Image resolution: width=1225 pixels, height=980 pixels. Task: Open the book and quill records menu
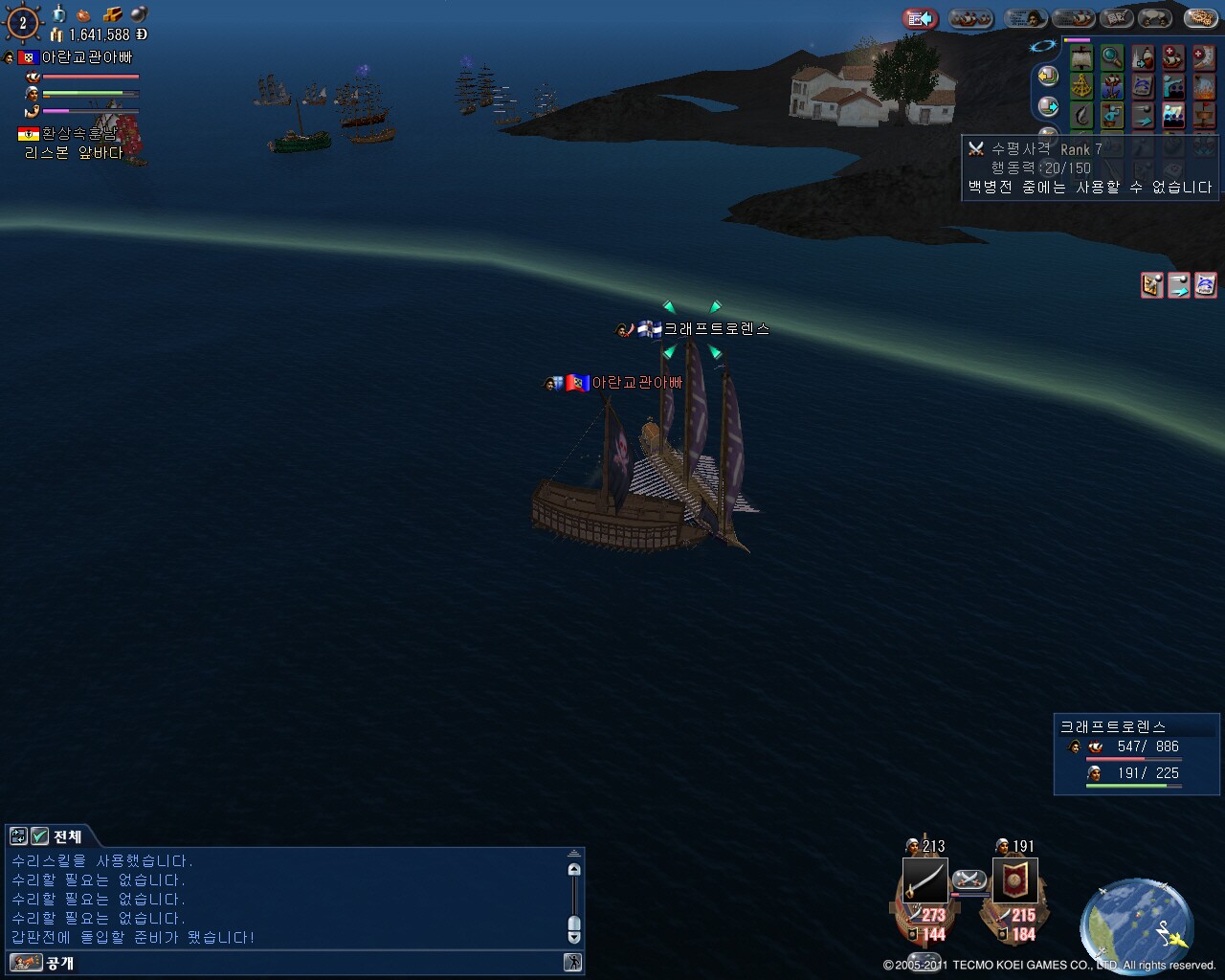[1115, 18]
